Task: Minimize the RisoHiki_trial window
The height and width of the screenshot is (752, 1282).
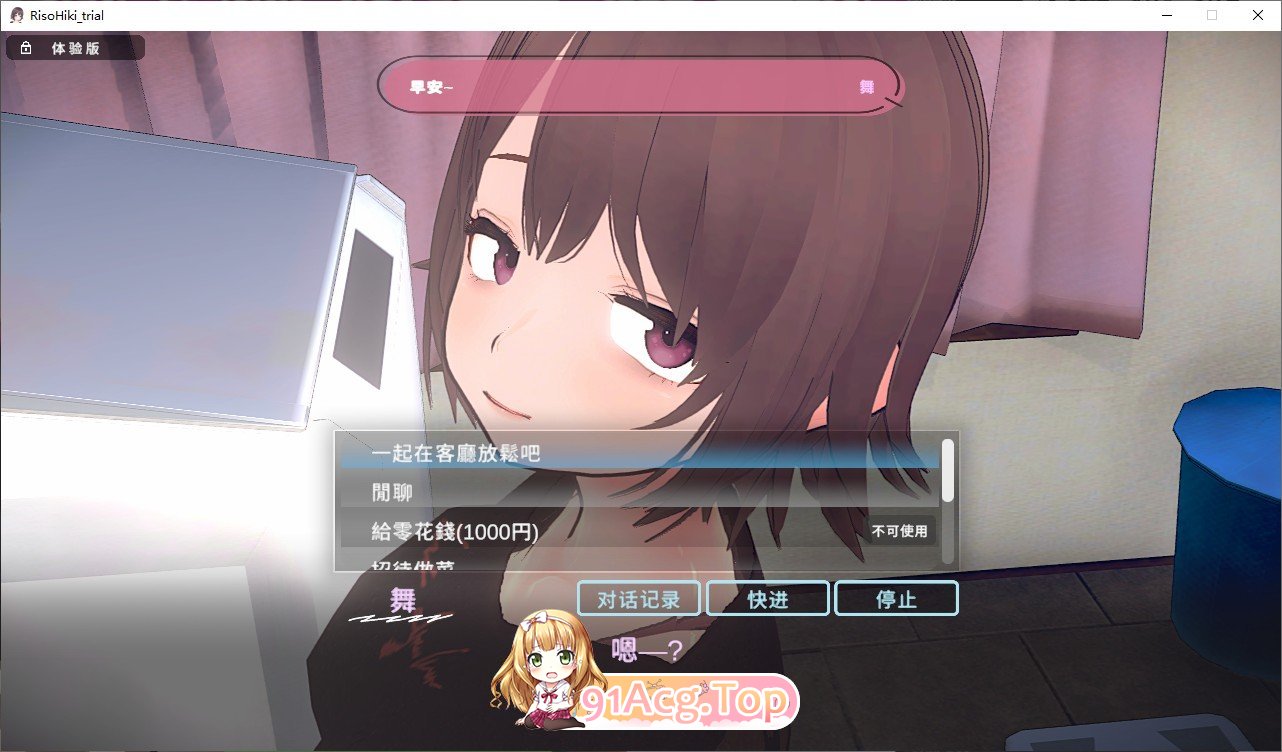Action: pyautogui.click(x=1167, y=14)
